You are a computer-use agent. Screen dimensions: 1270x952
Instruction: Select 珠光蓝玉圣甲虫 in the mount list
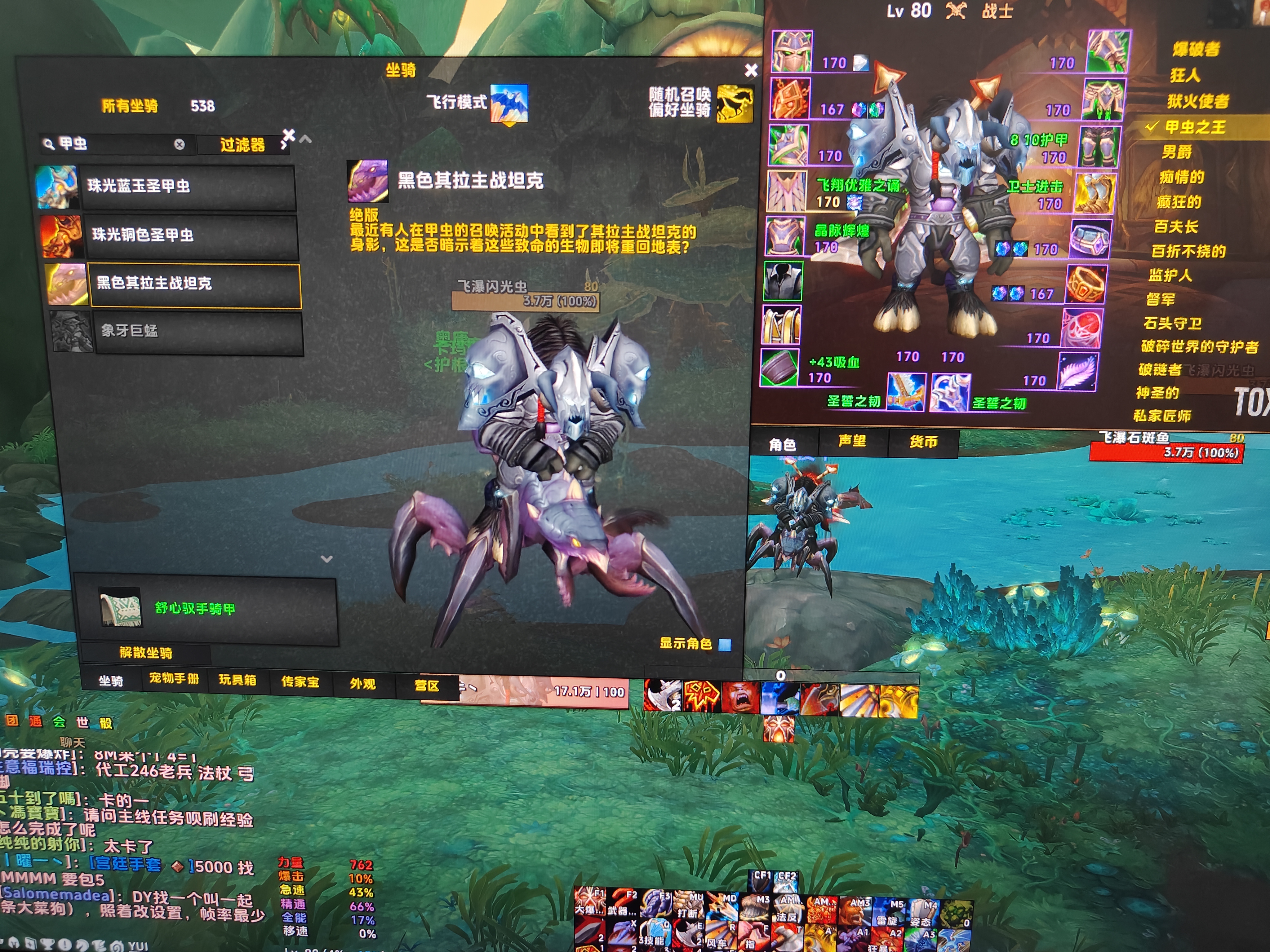click(188, 186)
